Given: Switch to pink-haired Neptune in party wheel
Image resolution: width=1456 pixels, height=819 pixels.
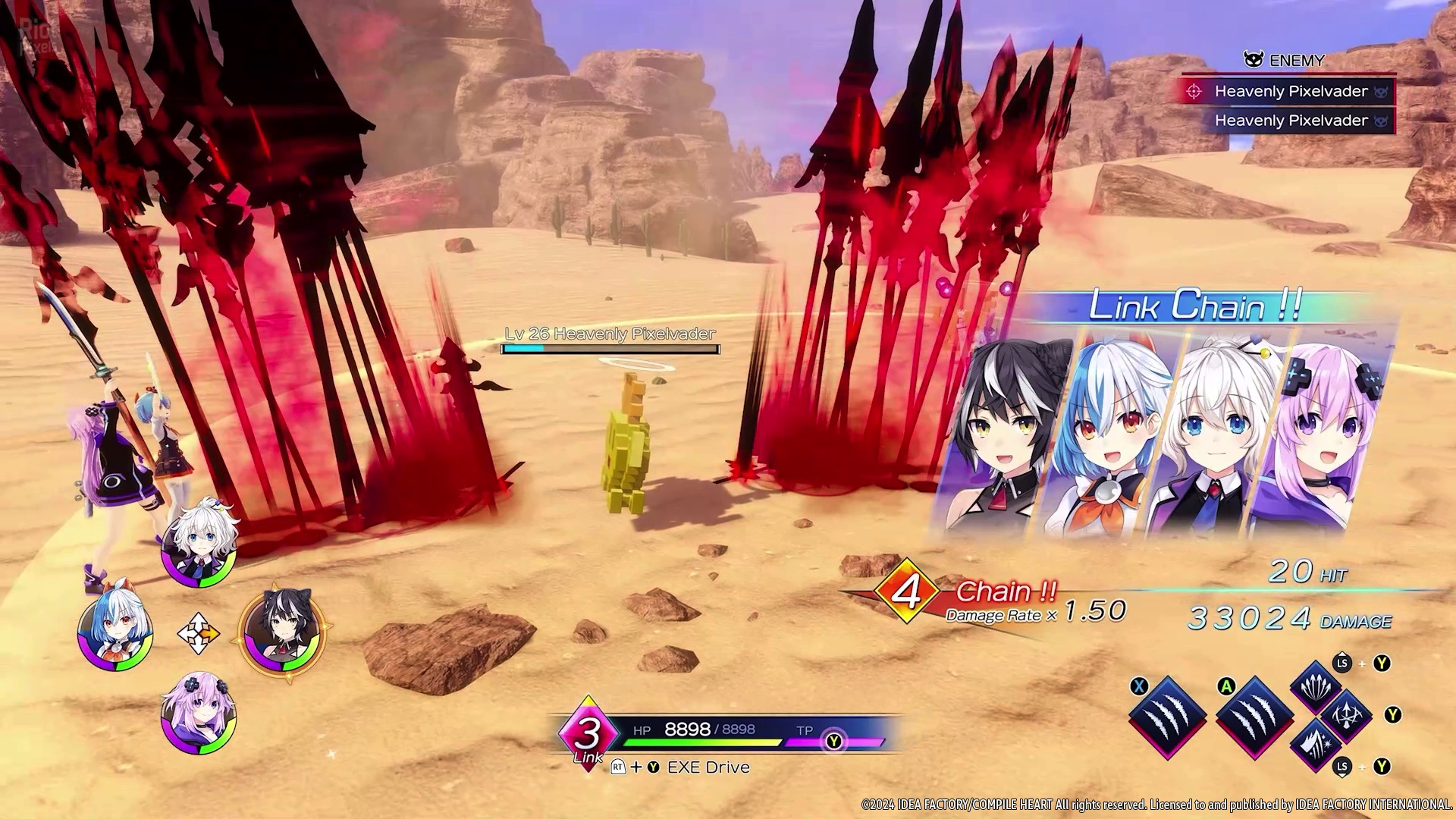Looking at the screenshot, I should (x=199, y=714).
